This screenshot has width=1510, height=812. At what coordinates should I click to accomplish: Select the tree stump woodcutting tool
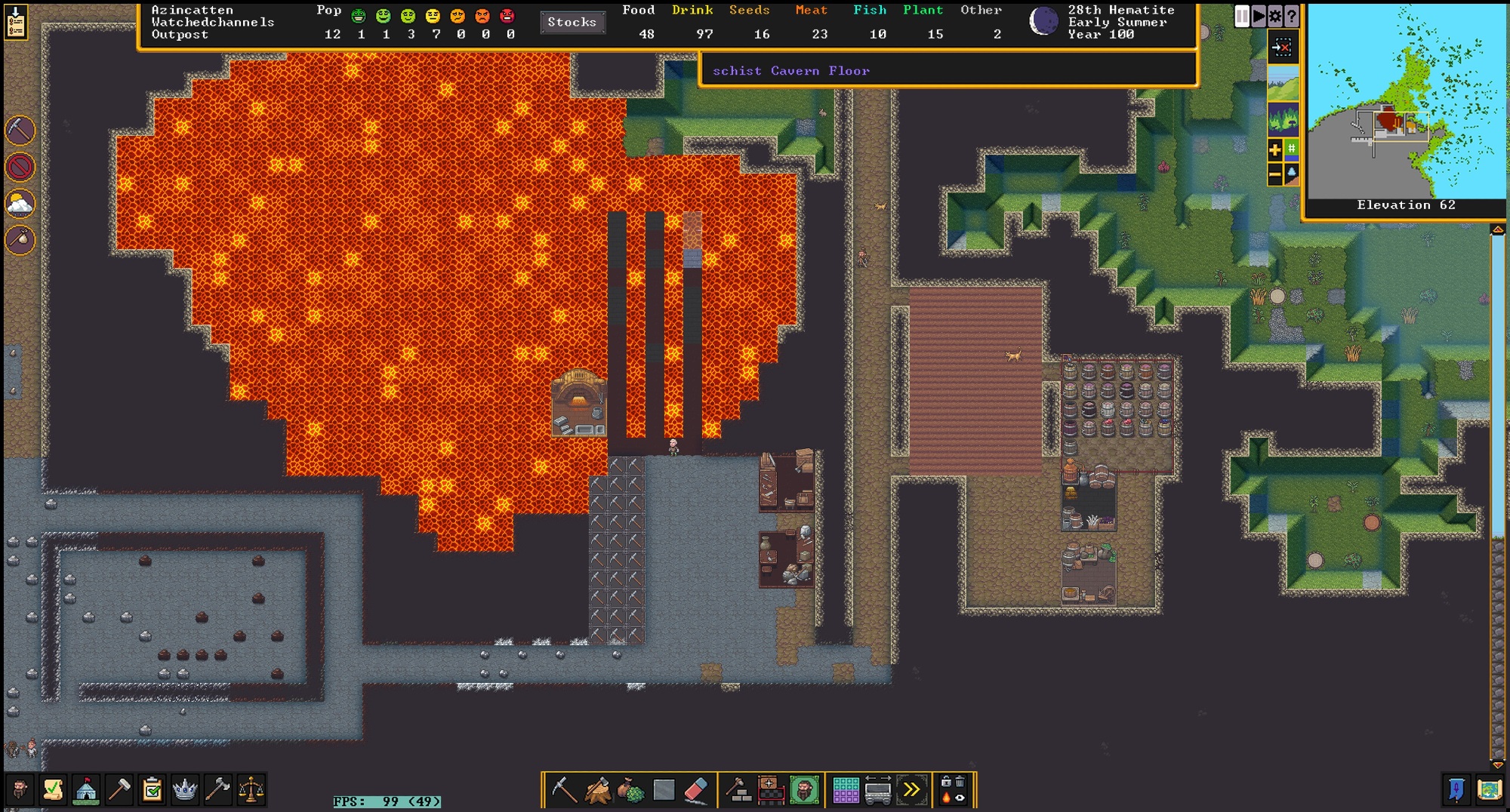[597, 790]
